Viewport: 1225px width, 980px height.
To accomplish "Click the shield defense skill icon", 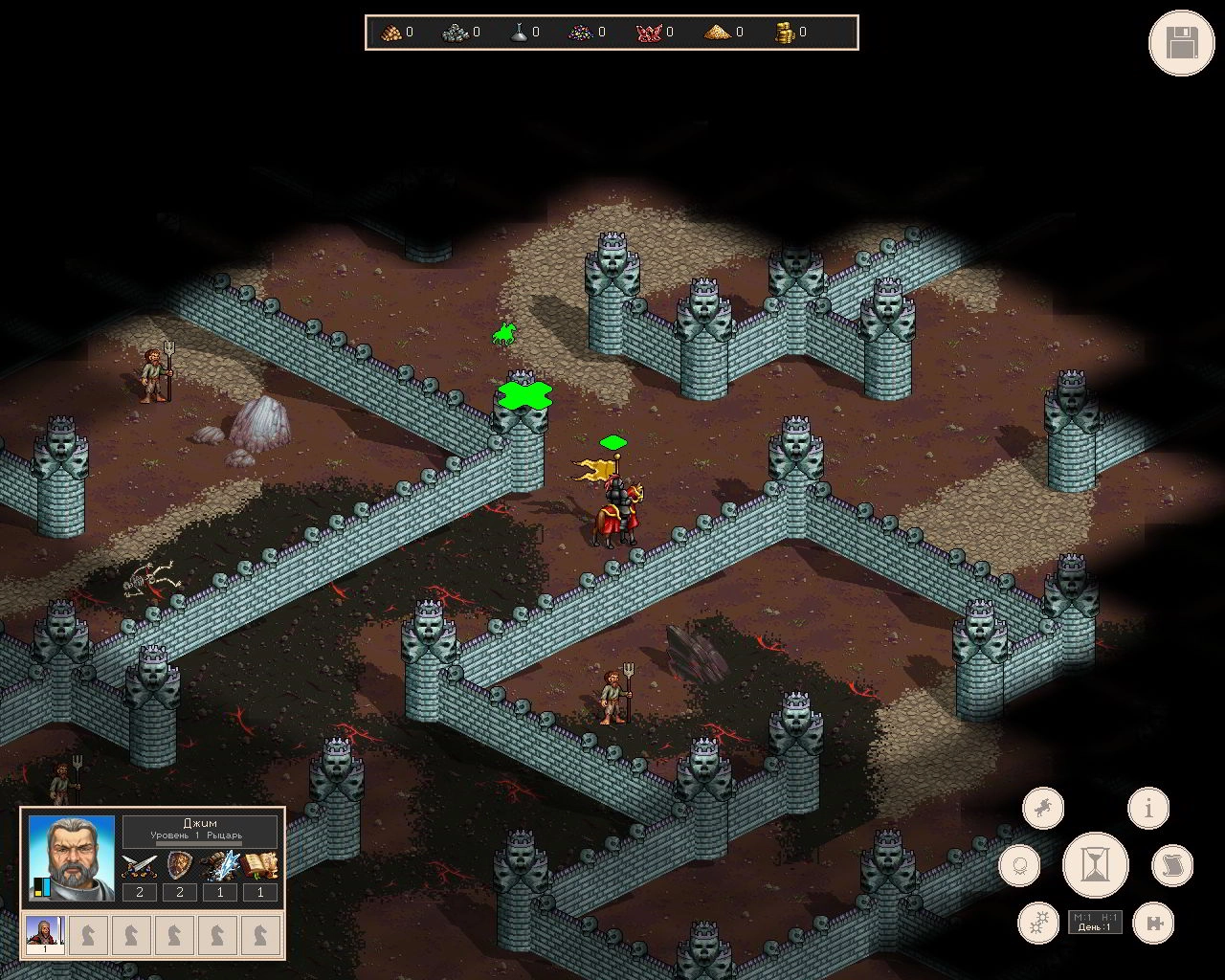I will (x=179, y=866).
